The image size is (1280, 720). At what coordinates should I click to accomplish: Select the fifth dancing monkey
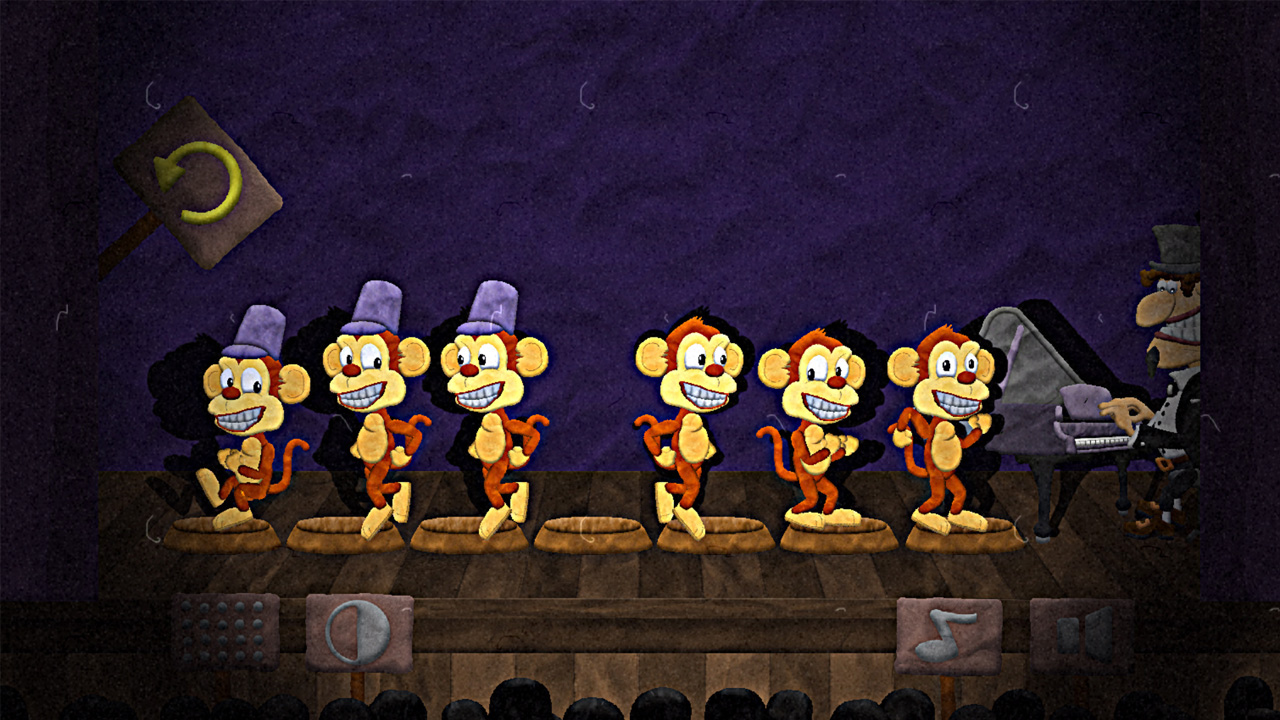point(820,420)
